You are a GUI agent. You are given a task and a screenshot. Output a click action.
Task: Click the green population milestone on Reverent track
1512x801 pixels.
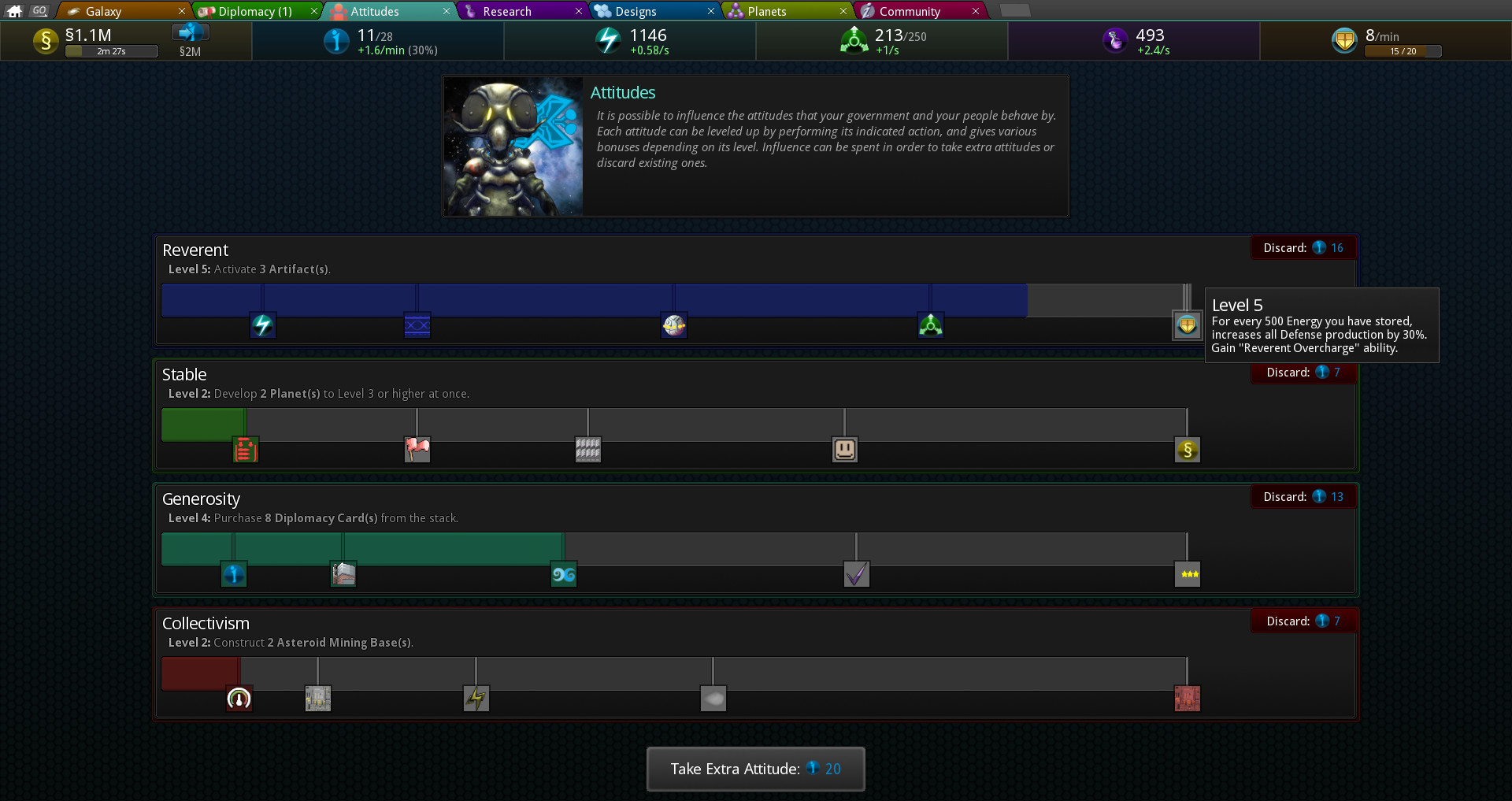pyautogui.click(x=931, y=324)
